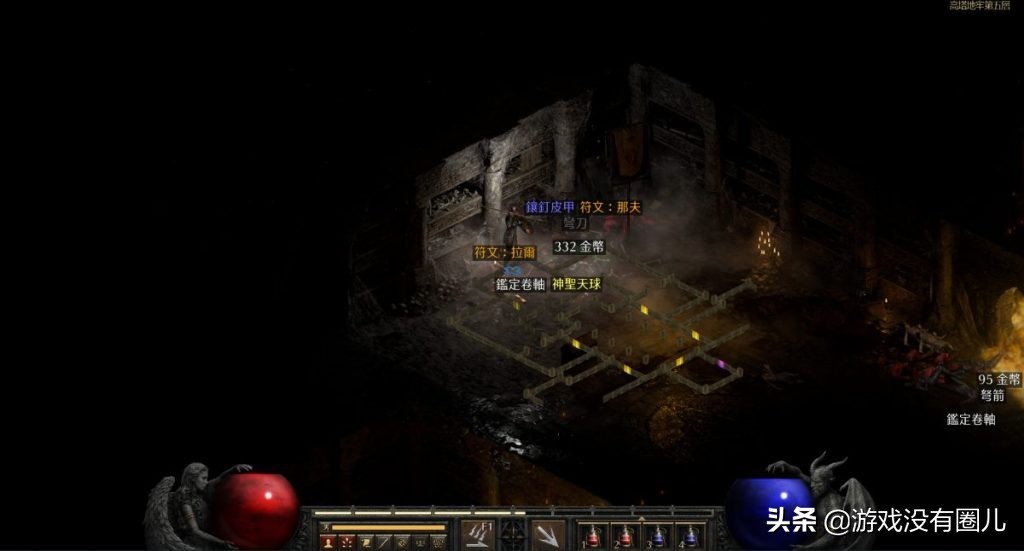Open the character bust icon in mini panel
The height and width of the screenshot is (551, 1024).
(327, 542)
